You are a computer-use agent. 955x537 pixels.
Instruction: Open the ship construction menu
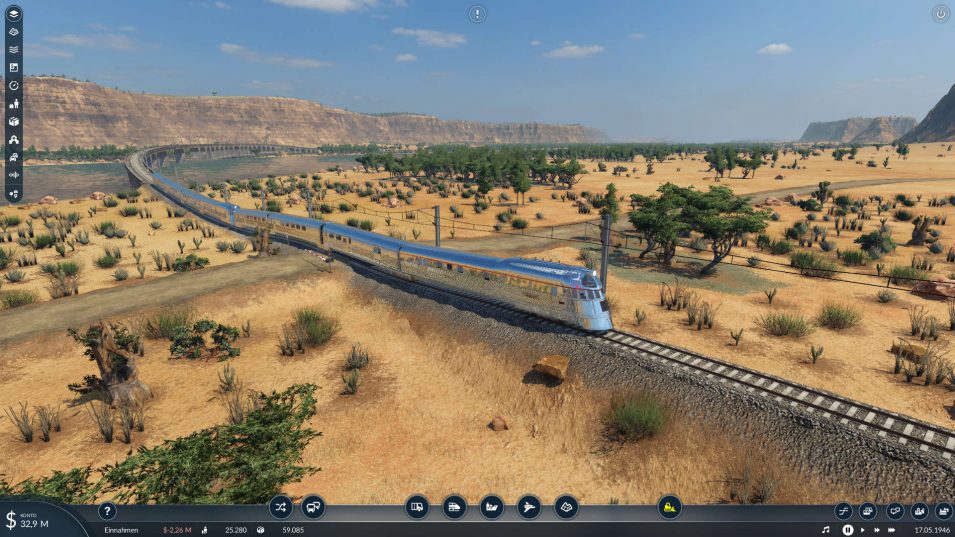[x=491, y=507]
